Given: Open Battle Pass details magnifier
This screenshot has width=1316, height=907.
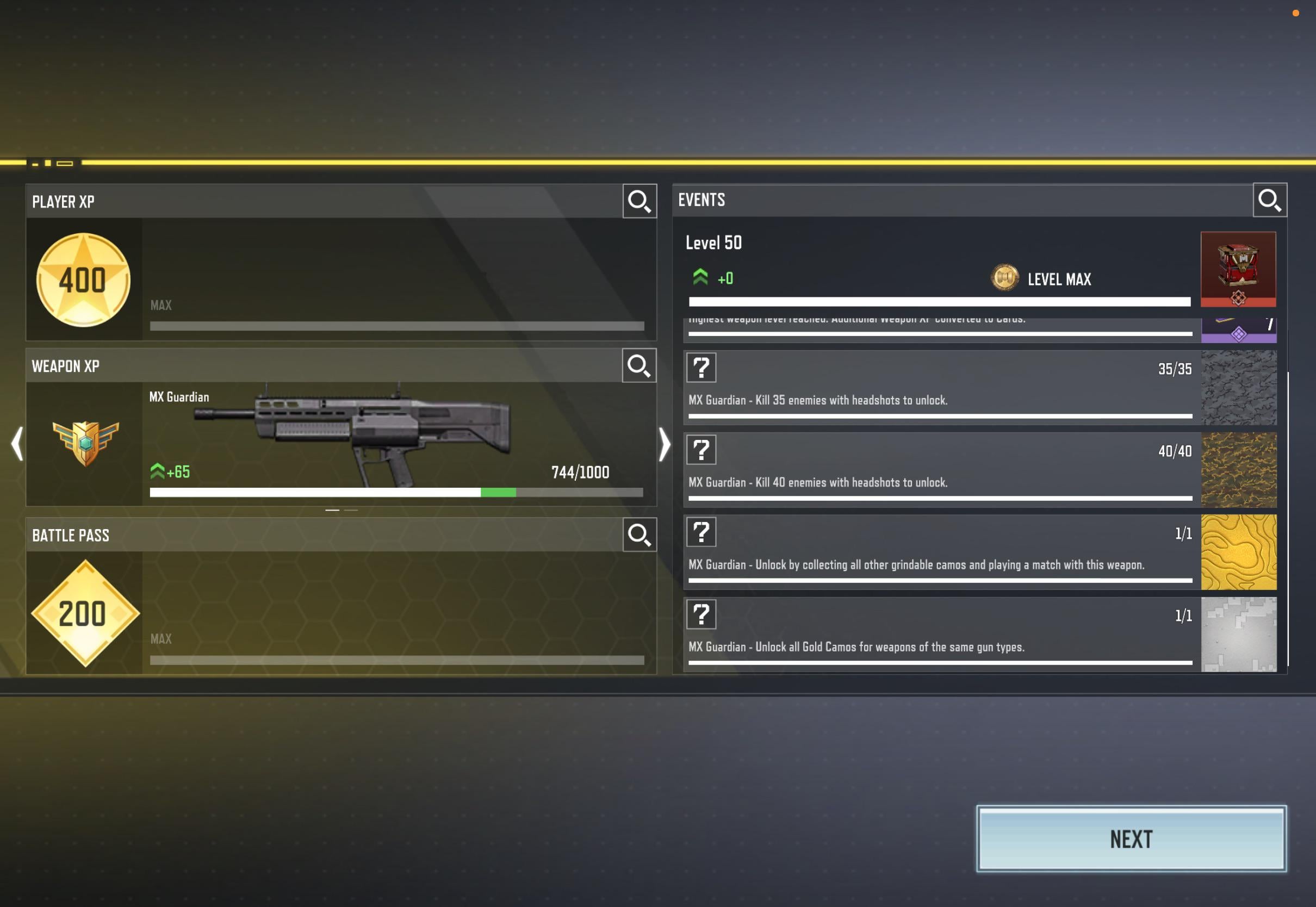Looking at the screenshot, I should [x=640, y=534].
